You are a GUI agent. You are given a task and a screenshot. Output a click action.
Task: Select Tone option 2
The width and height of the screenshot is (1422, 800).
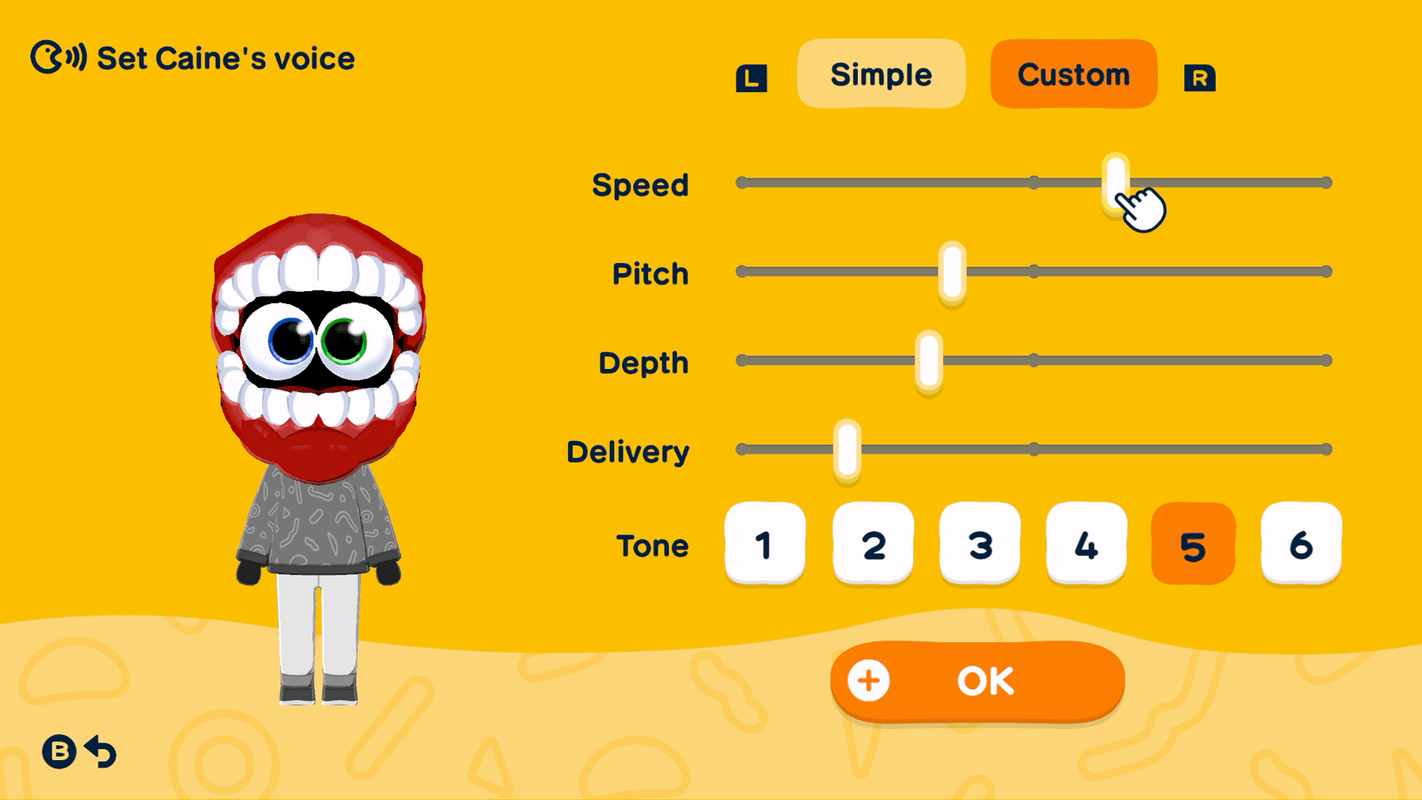[872, 545]
